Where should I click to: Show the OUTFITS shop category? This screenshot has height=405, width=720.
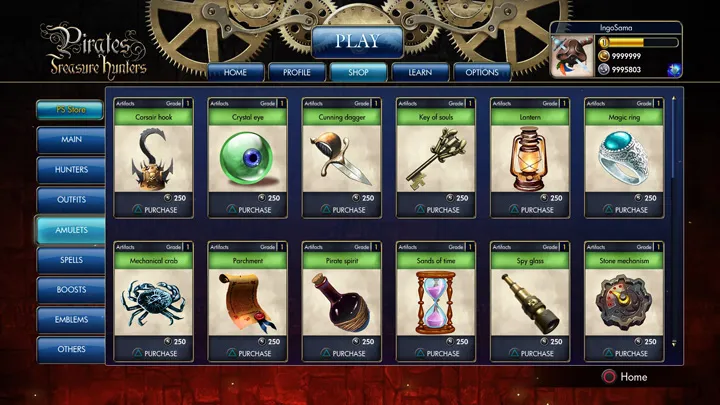tap(71, 200)
